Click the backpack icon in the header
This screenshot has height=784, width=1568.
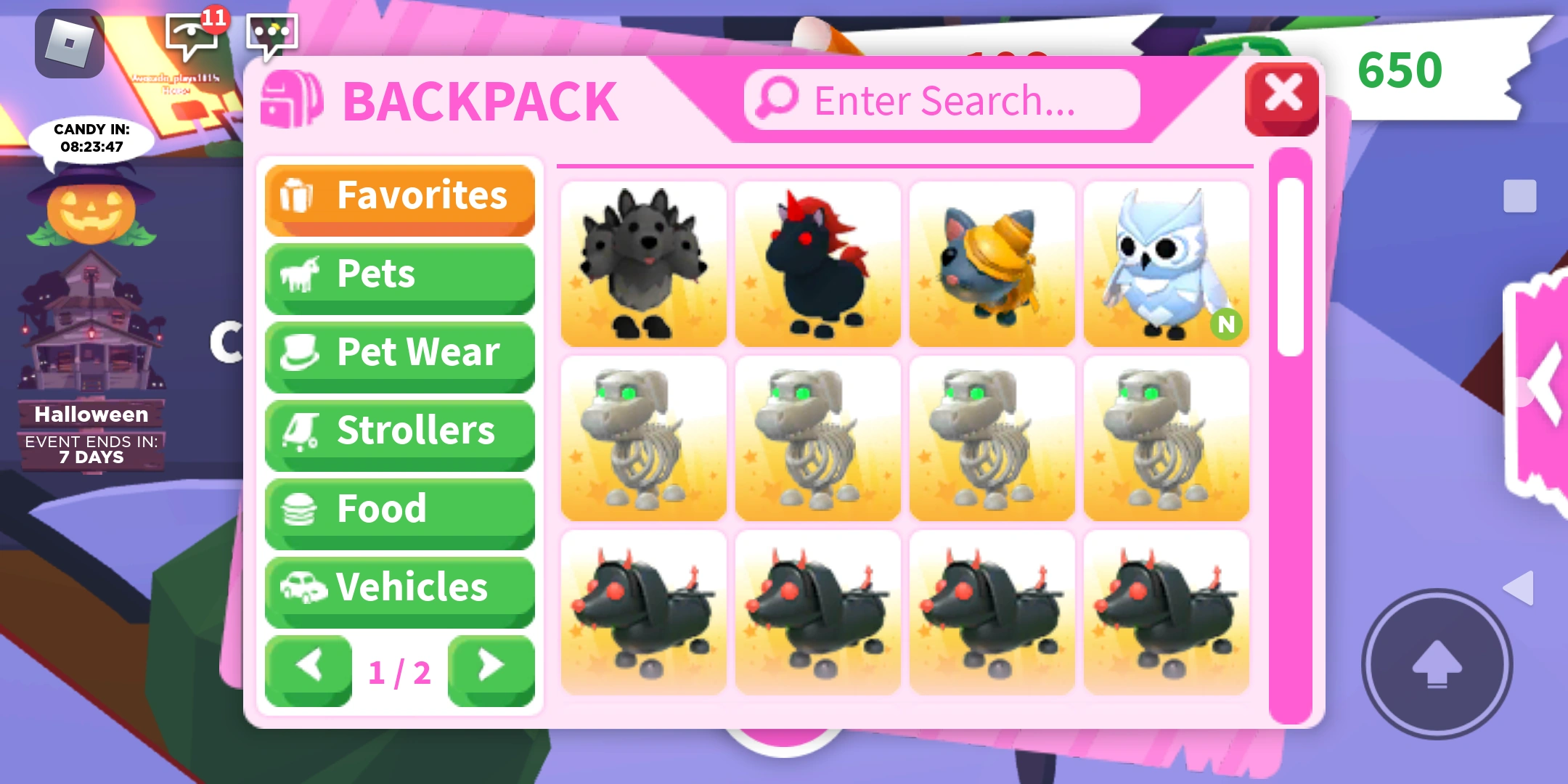pos(293,100)
